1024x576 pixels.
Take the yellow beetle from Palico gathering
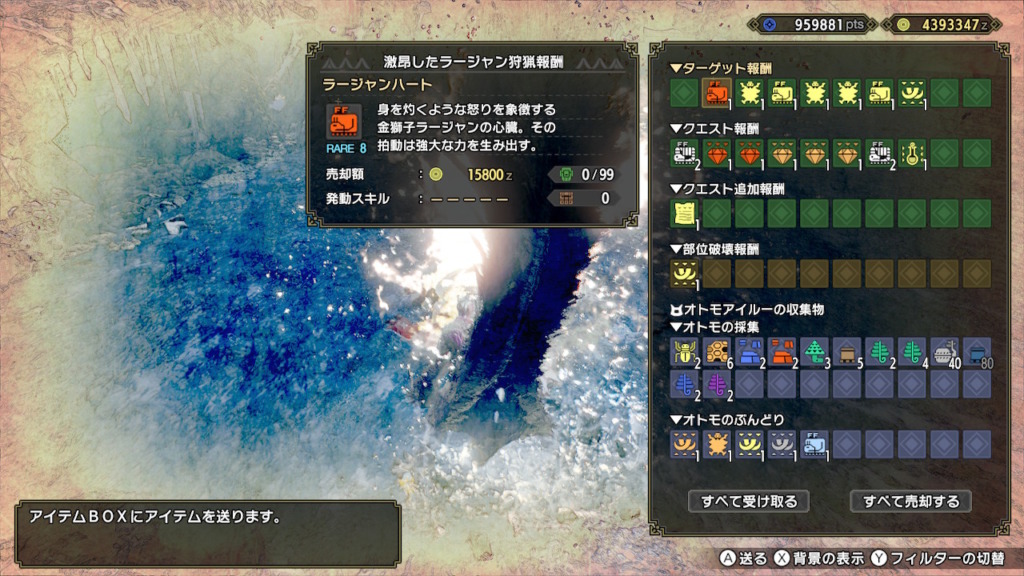(683, 351)
